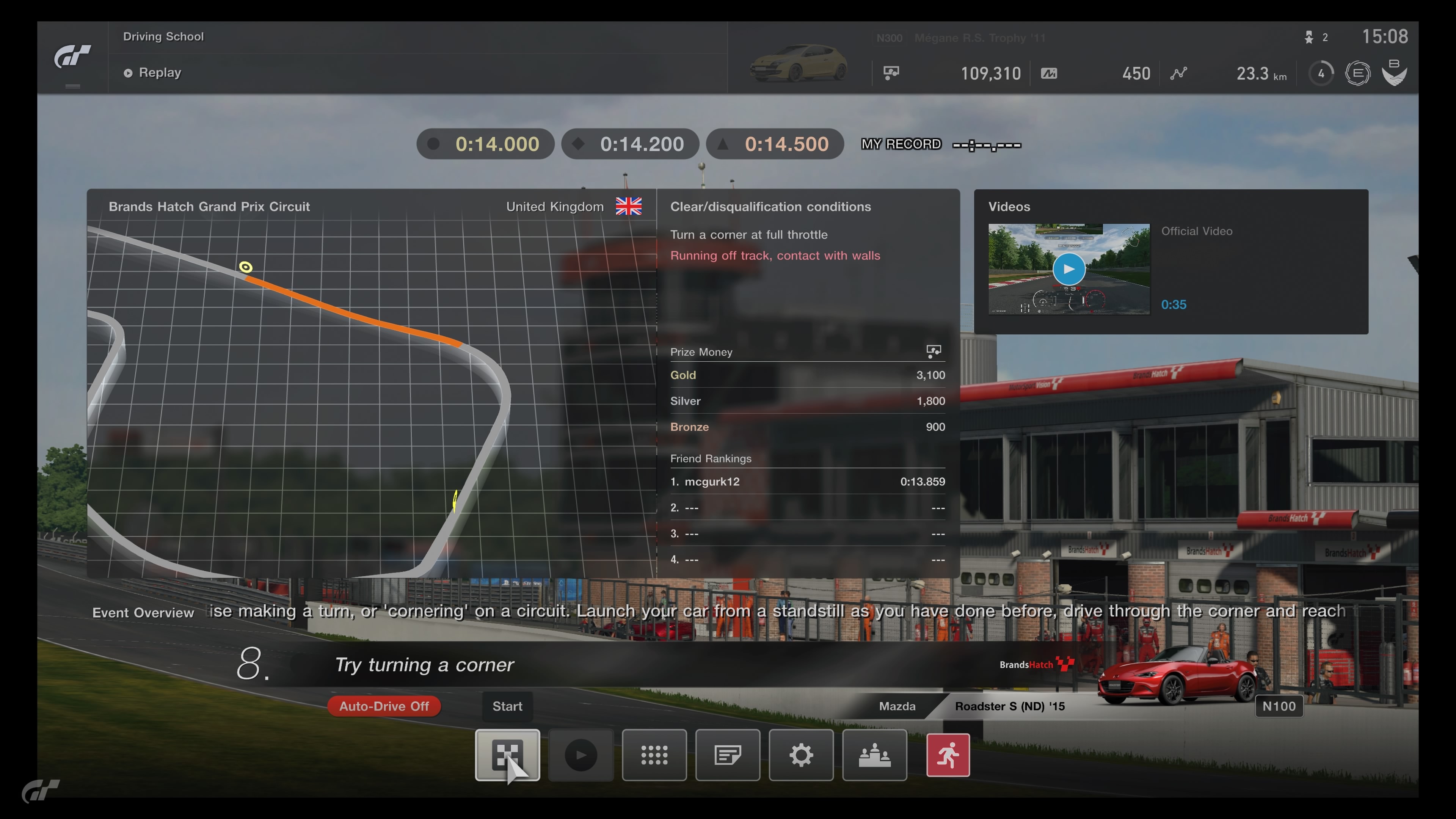Click the level 4 driver rating badge

coord(1321,74)
